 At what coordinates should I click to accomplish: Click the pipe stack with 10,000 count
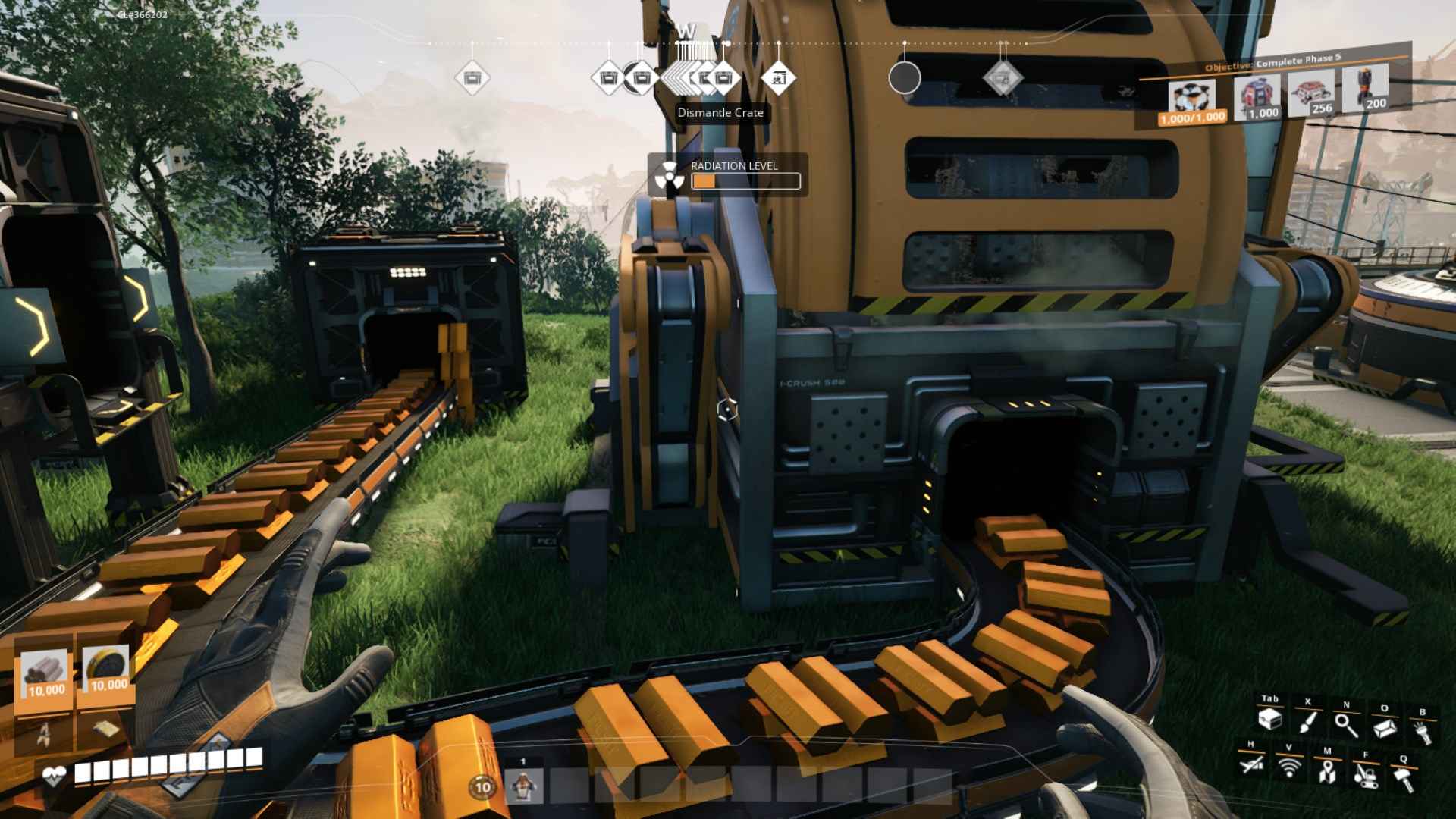tap(45, 673)
